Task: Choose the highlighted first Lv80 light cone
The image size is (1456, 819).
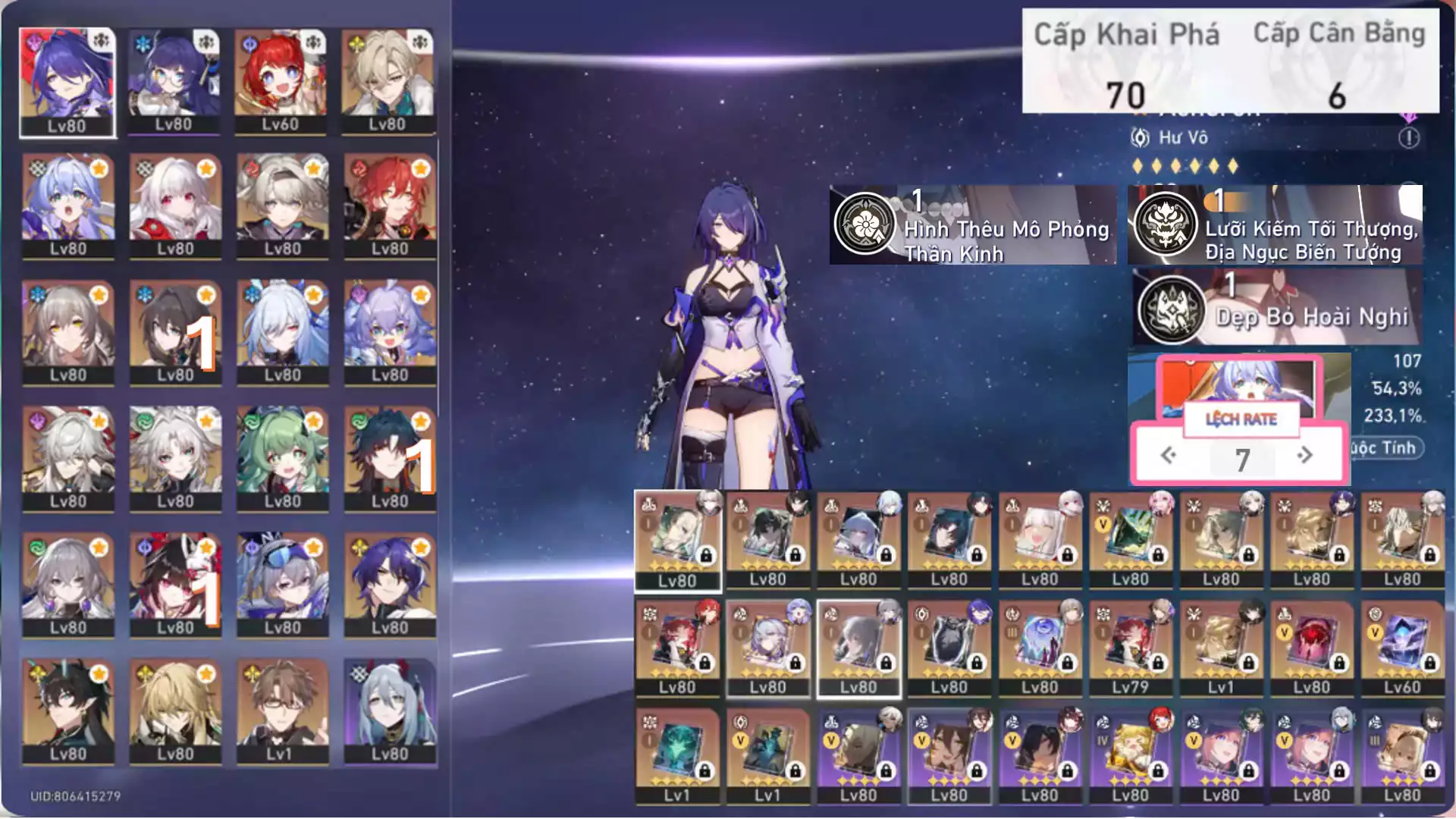Action: click(x=677, y=540)
